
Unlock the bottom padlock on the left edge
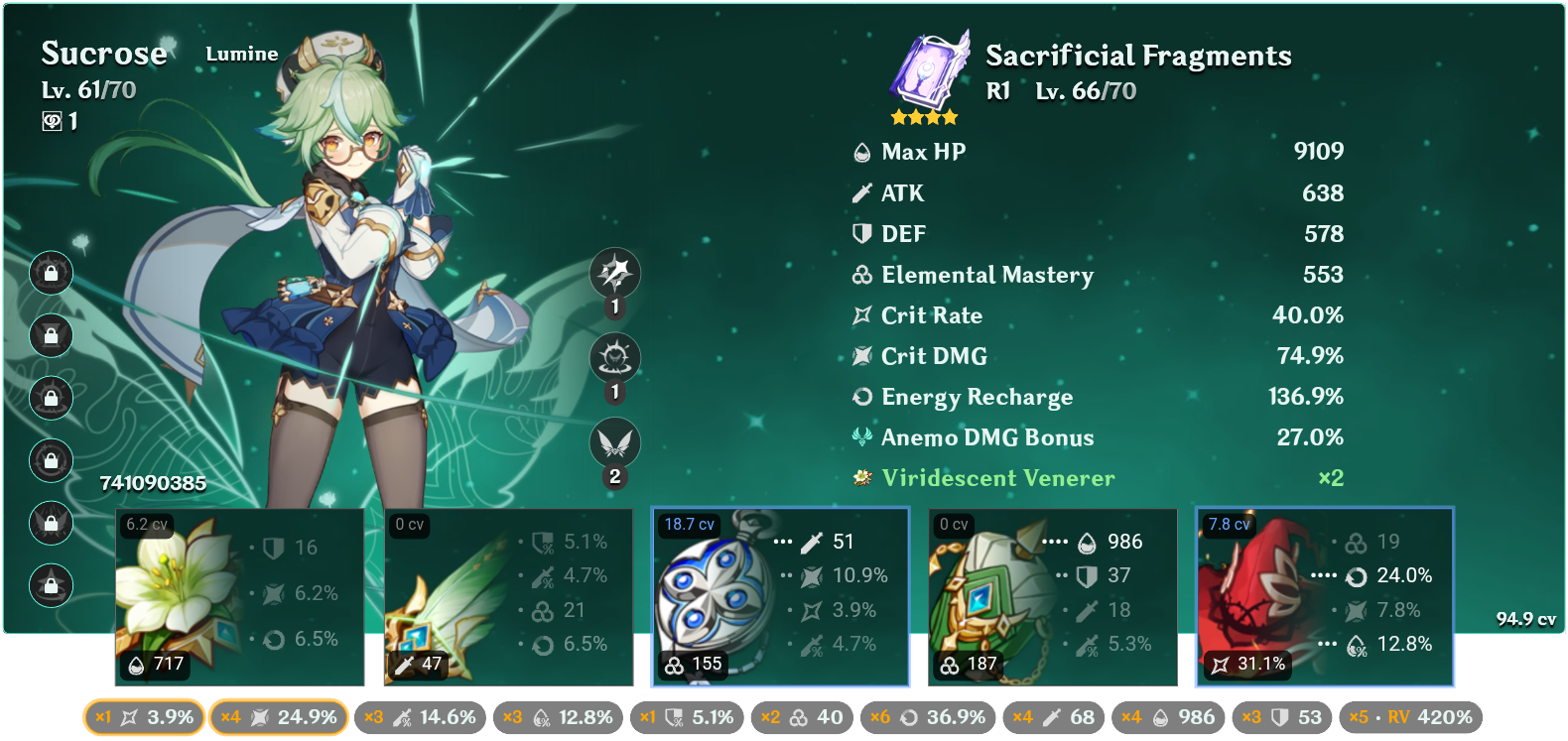coord(51,585)
